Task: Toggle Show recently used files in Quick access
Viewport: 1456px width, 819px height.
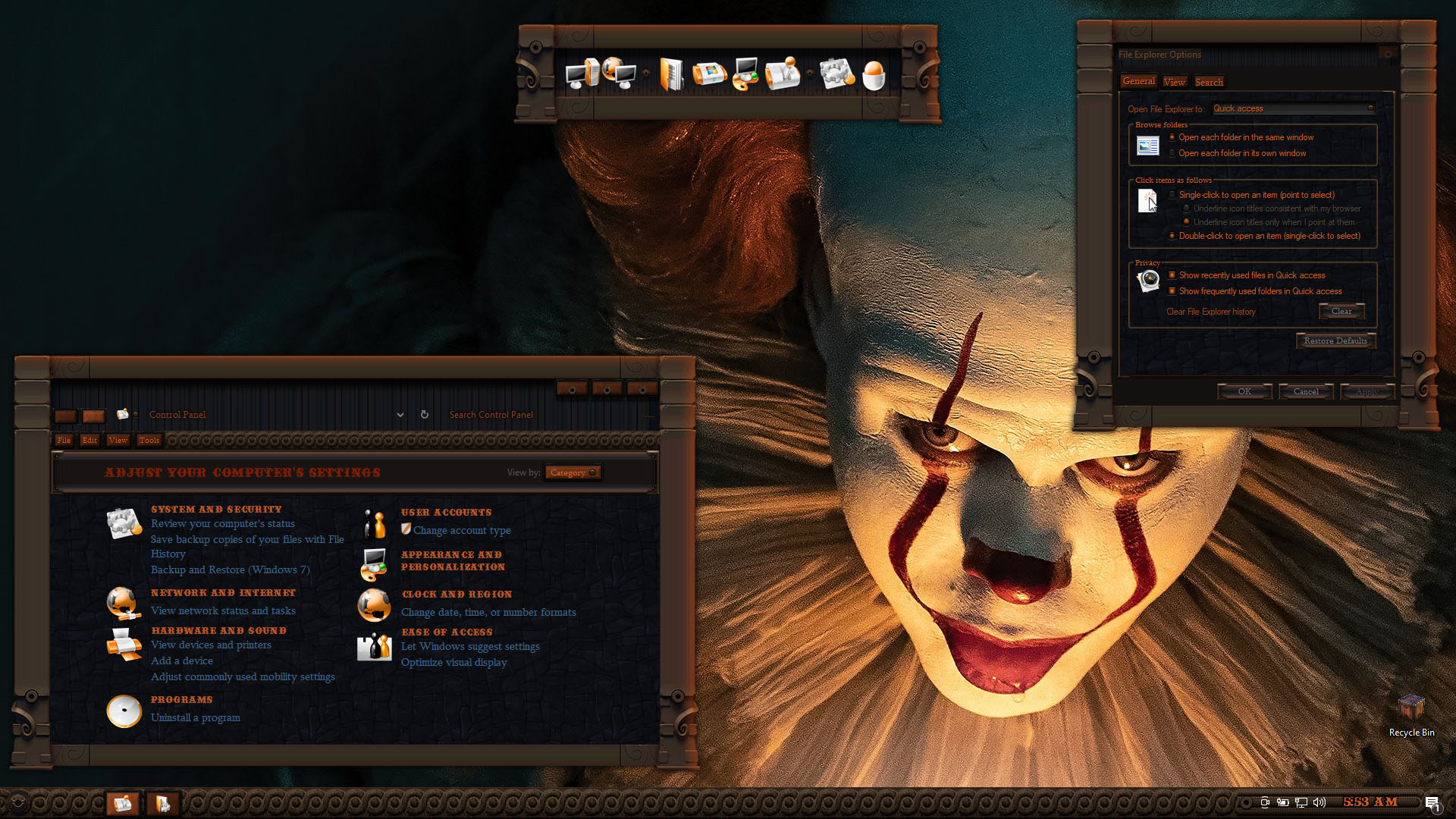Action: click(1172, 275)
